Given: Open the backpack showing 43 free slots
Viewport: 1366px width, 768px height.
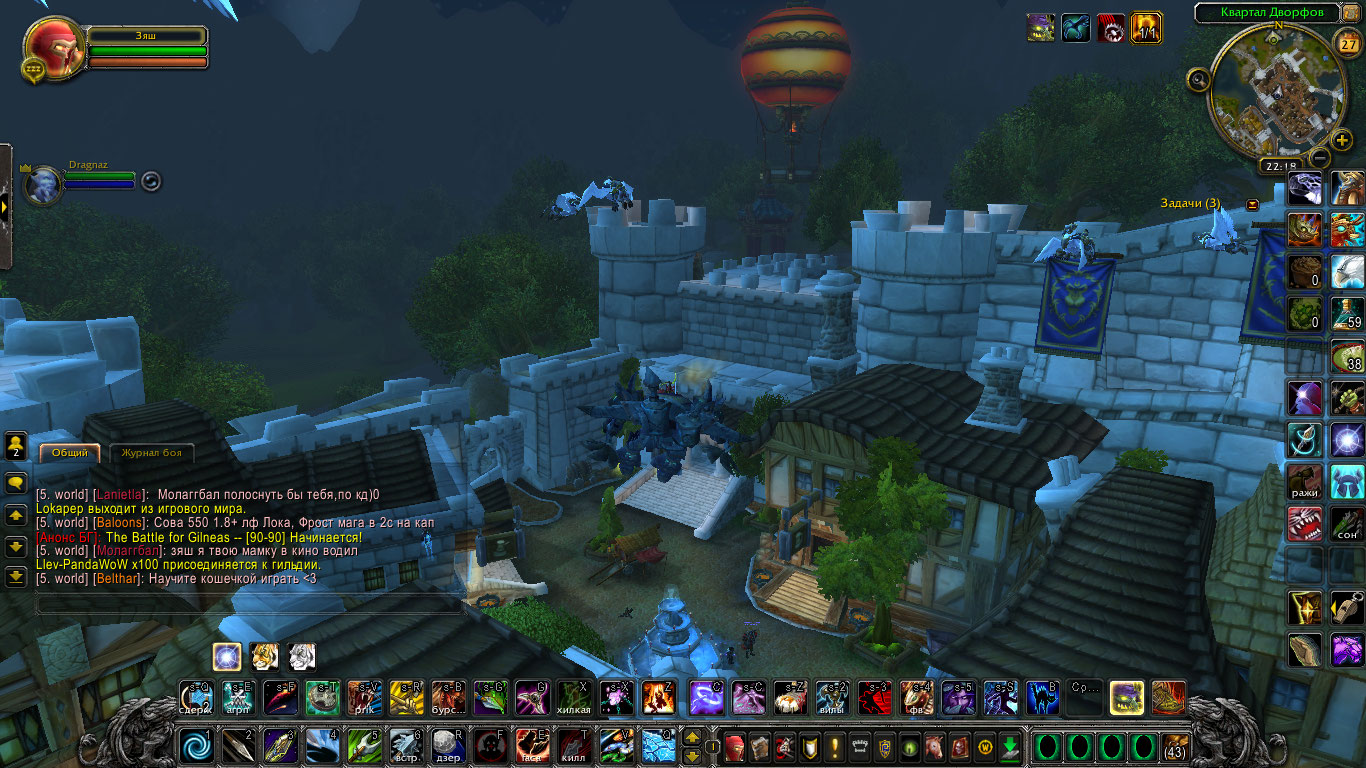Looking at the screenshot, I should click(1174, 746).
